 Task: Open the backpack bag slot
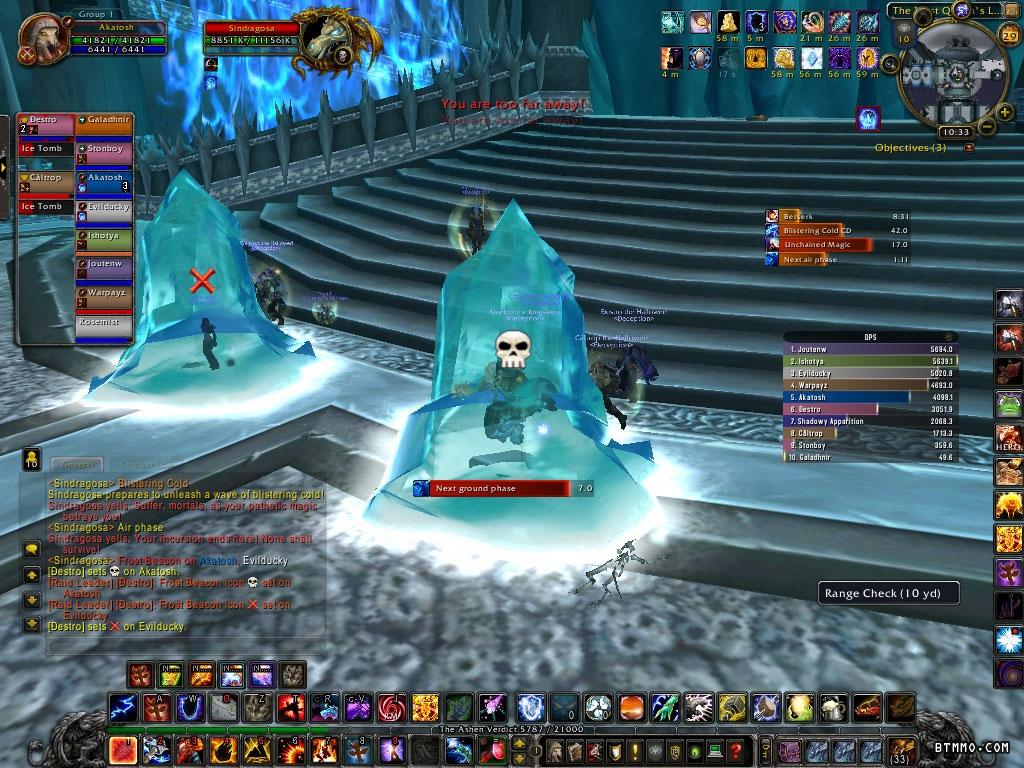901,750
